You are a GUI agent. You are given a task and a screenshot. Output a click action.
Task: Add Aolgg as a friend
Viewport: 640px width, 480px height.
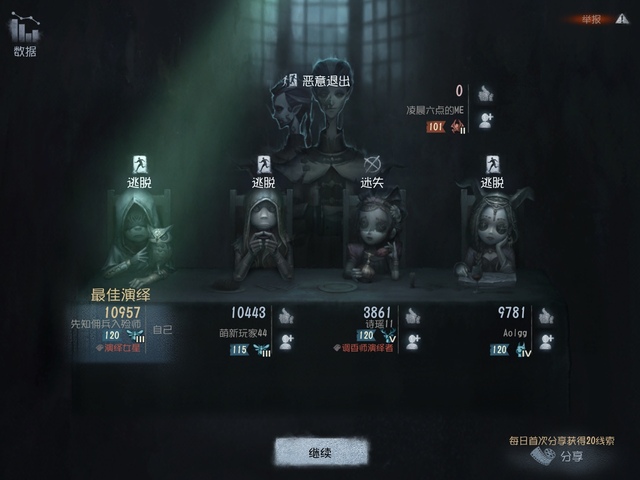(545, 342)
